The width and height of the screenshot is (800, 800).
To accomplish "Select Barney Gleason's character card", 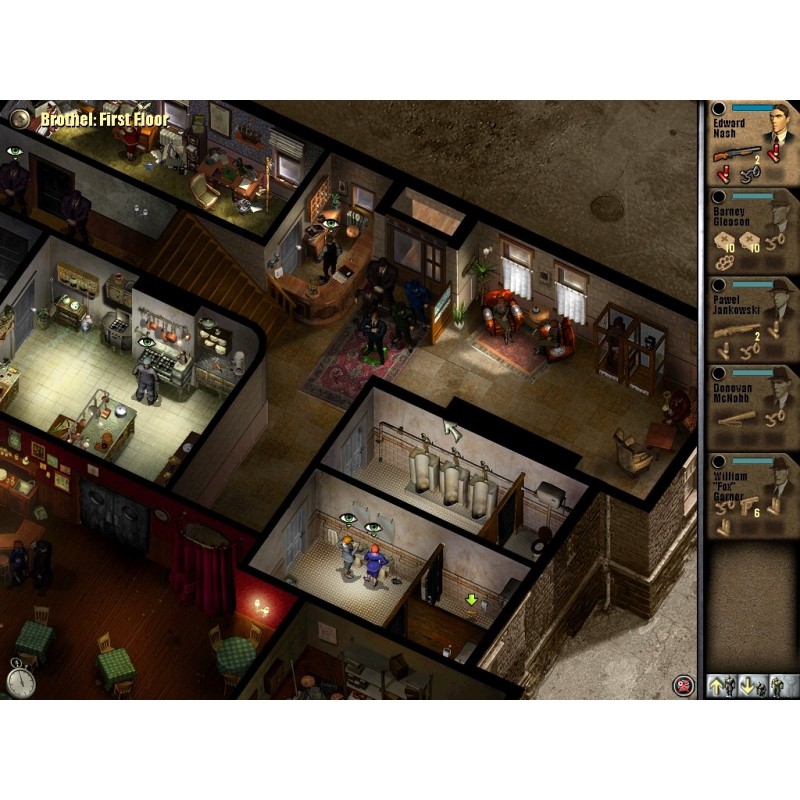I will tap(752, 232).
